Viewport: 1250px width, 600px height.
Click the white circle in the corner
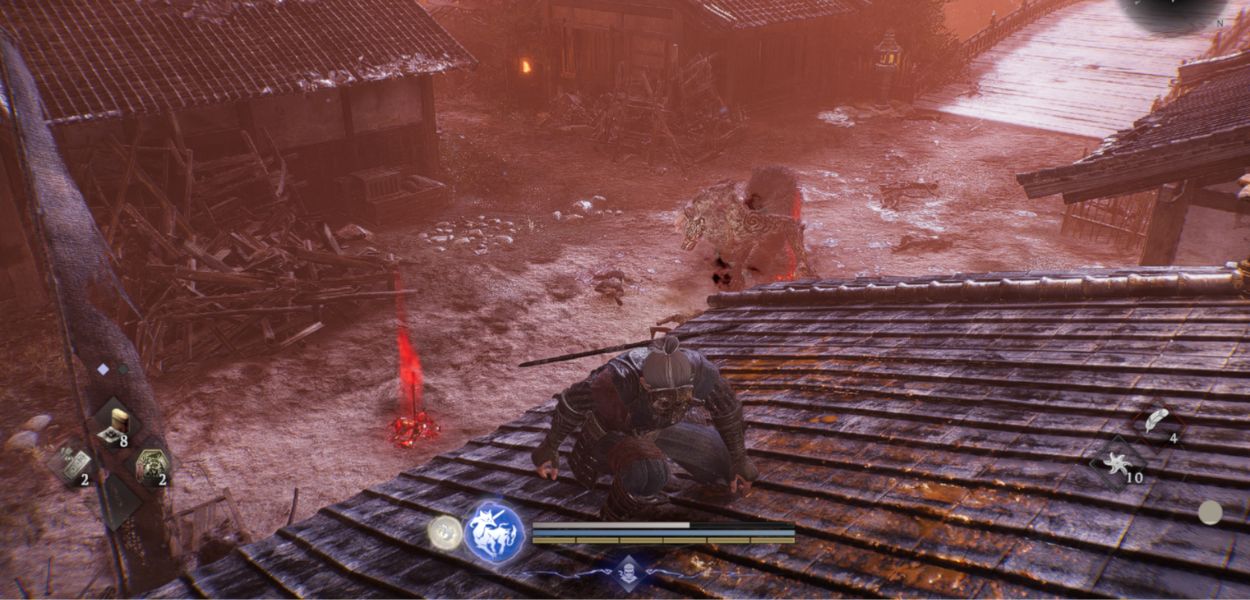point(1210,513)
